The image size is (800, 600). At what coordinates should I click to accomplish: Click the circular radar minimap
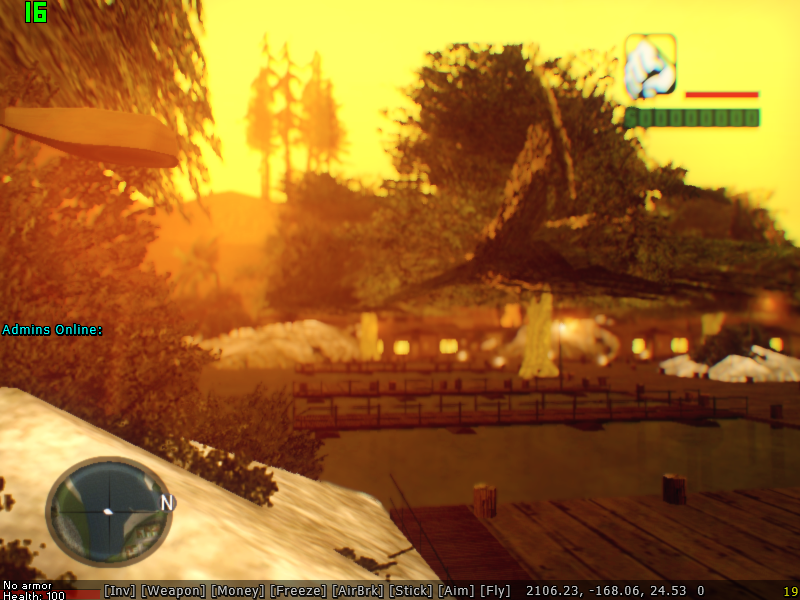(109, 512)
